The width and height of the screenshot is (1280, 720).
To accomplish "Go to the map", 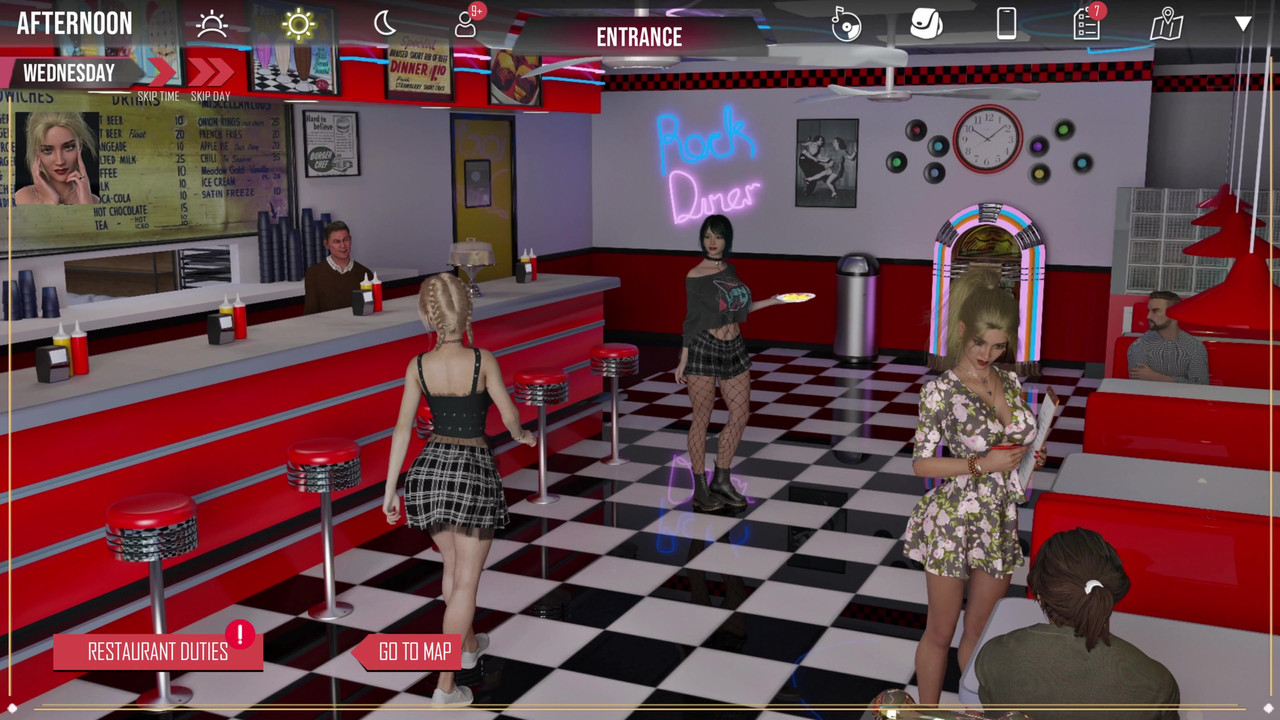I will pos(413,652).
